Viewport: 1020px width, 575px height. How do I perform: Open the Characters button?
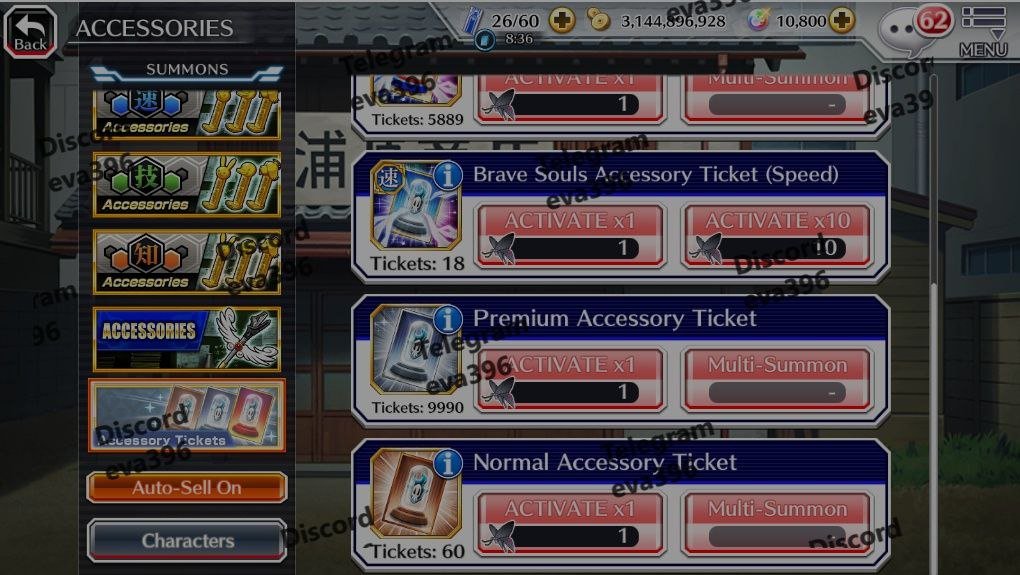tap(187, 541)
